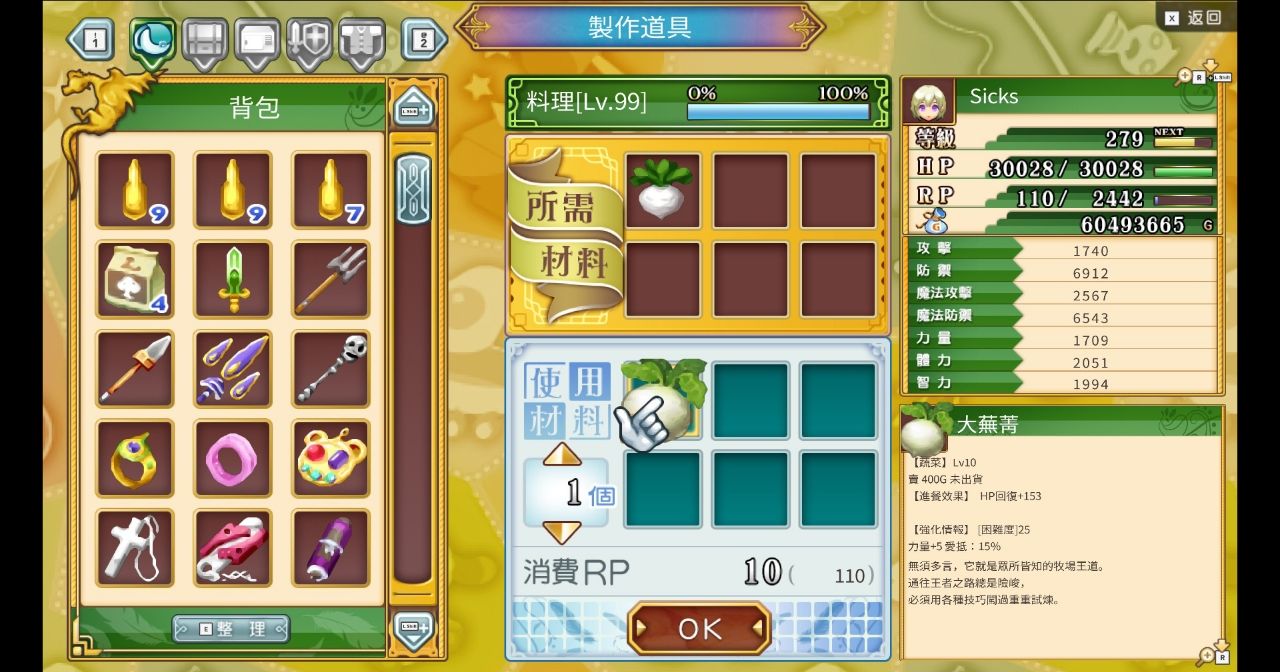The width and height of the screenshot is (1280, 672).
Task: Sort the backpack with the 整理 button
Action: [231, 628]
